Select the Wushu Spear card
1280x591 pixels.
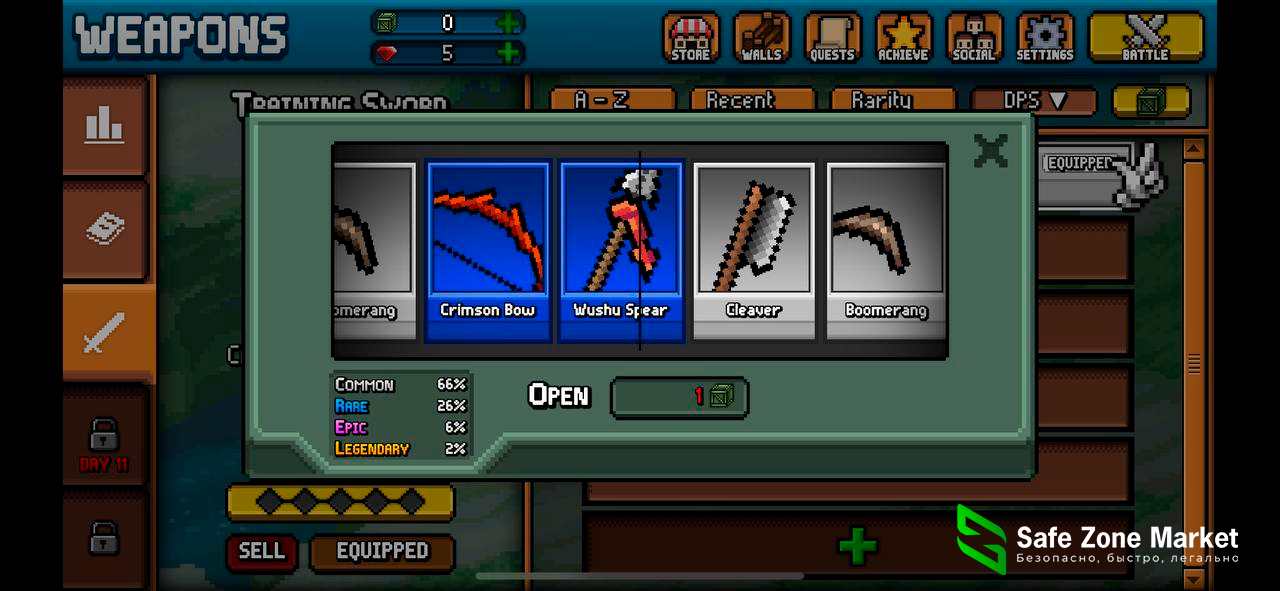pos(620,250)
